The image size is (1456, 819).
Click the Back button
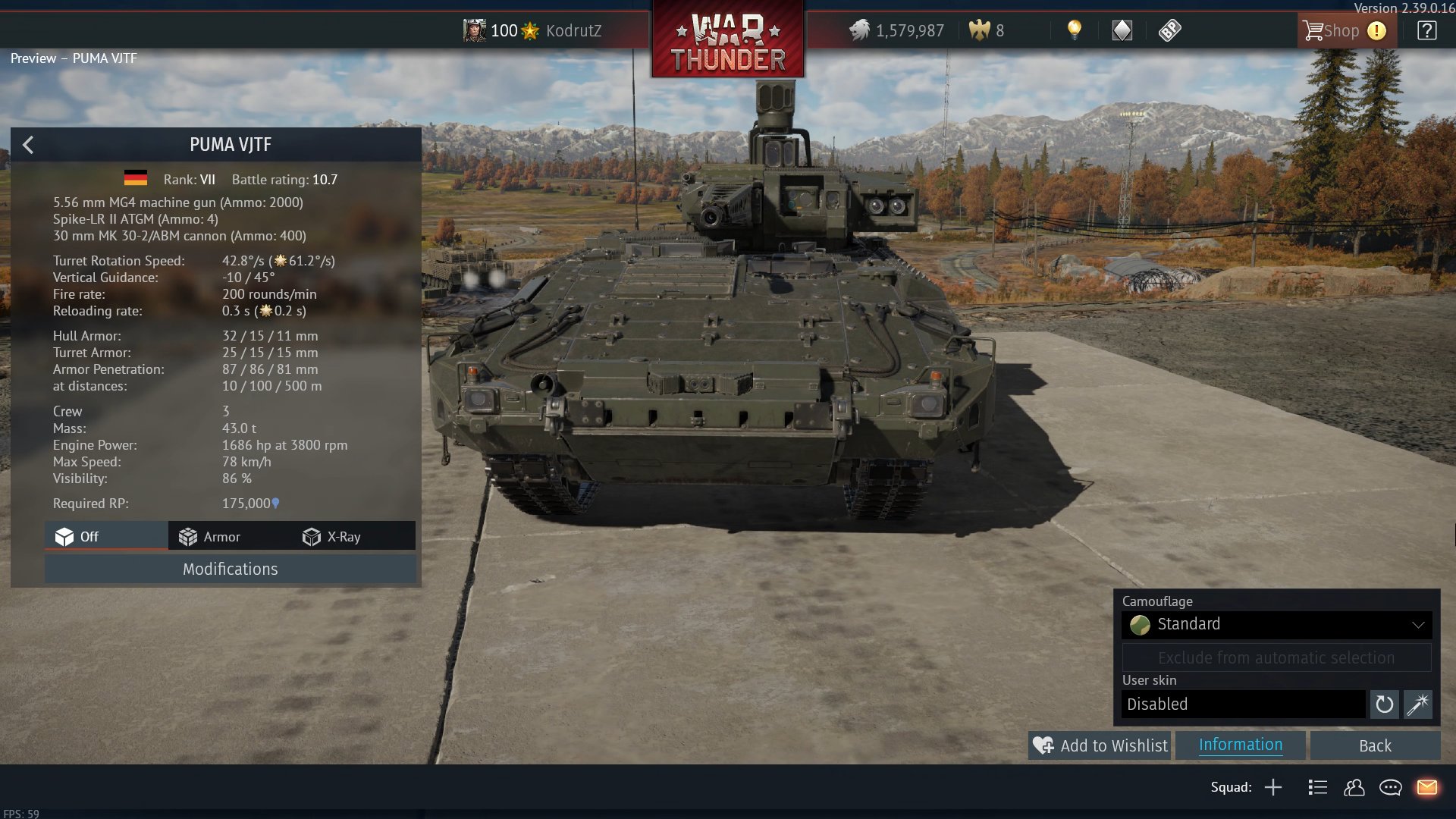[x=1374, y=745]
